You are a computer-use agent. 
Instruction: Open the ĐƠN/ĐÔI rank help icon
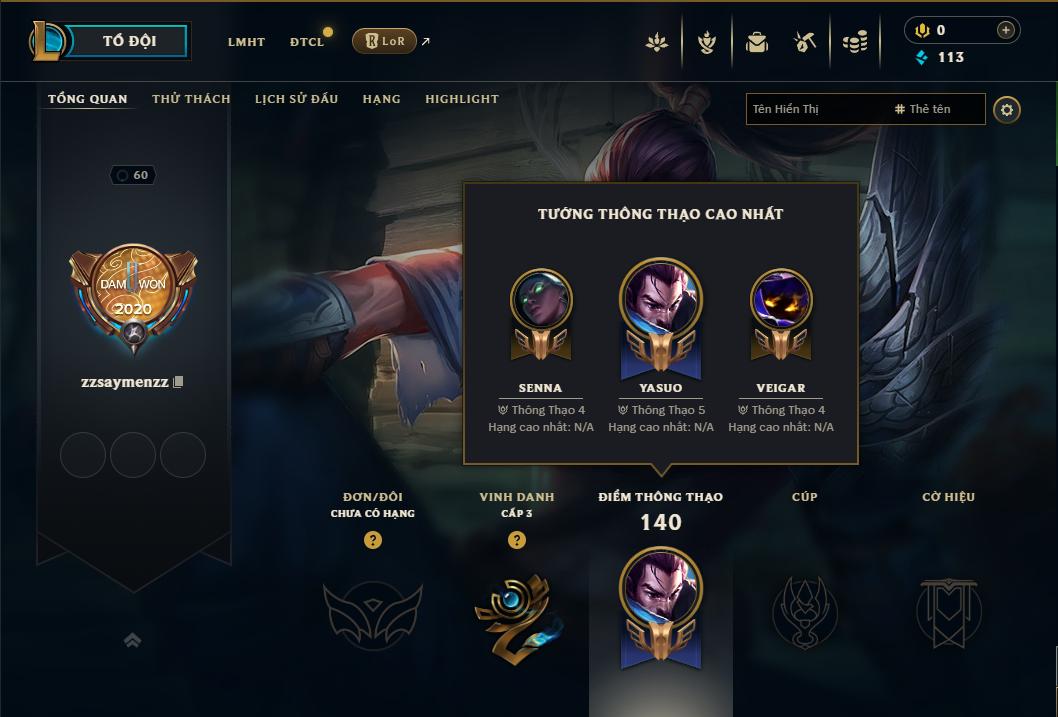pyautogui.click(x=373, y=541)
